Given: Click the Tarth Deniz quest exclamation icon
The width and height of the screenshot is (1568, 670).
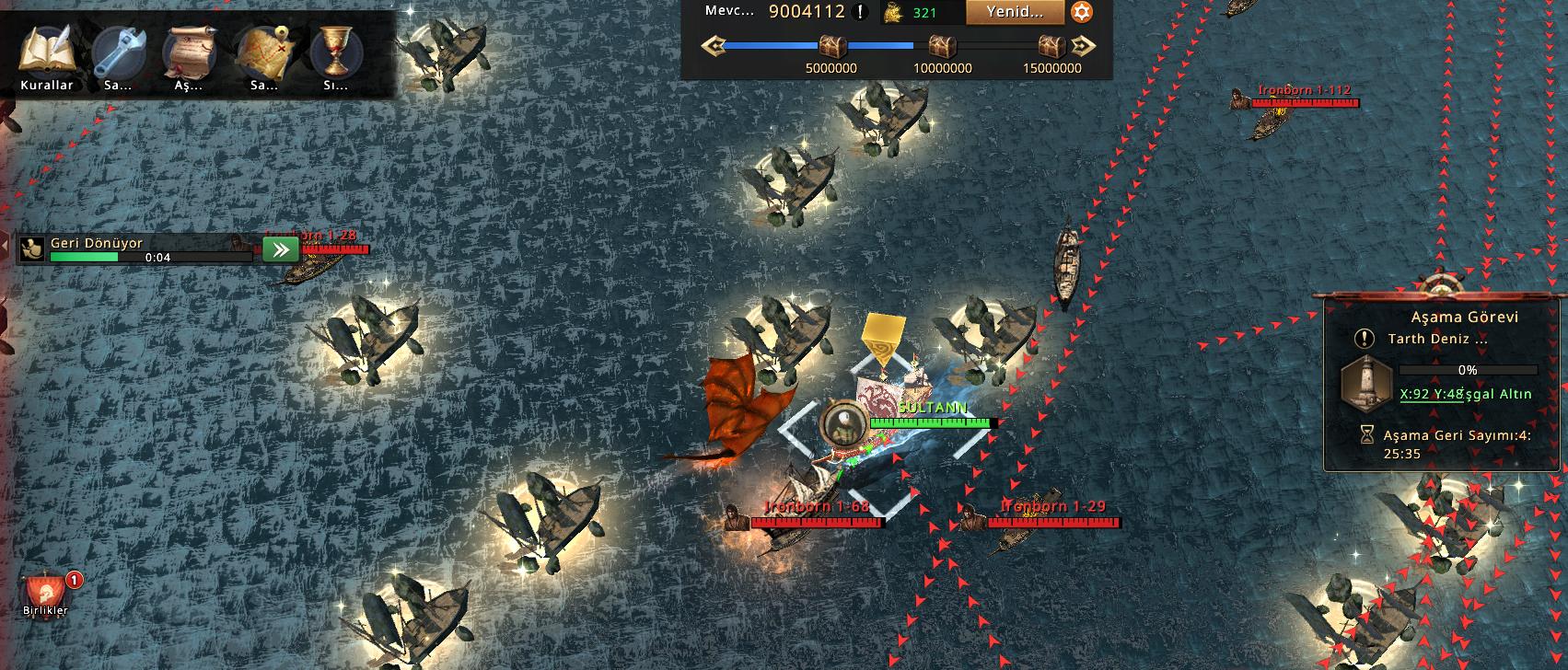Looking at the screenshot, I should [1365, 339].
